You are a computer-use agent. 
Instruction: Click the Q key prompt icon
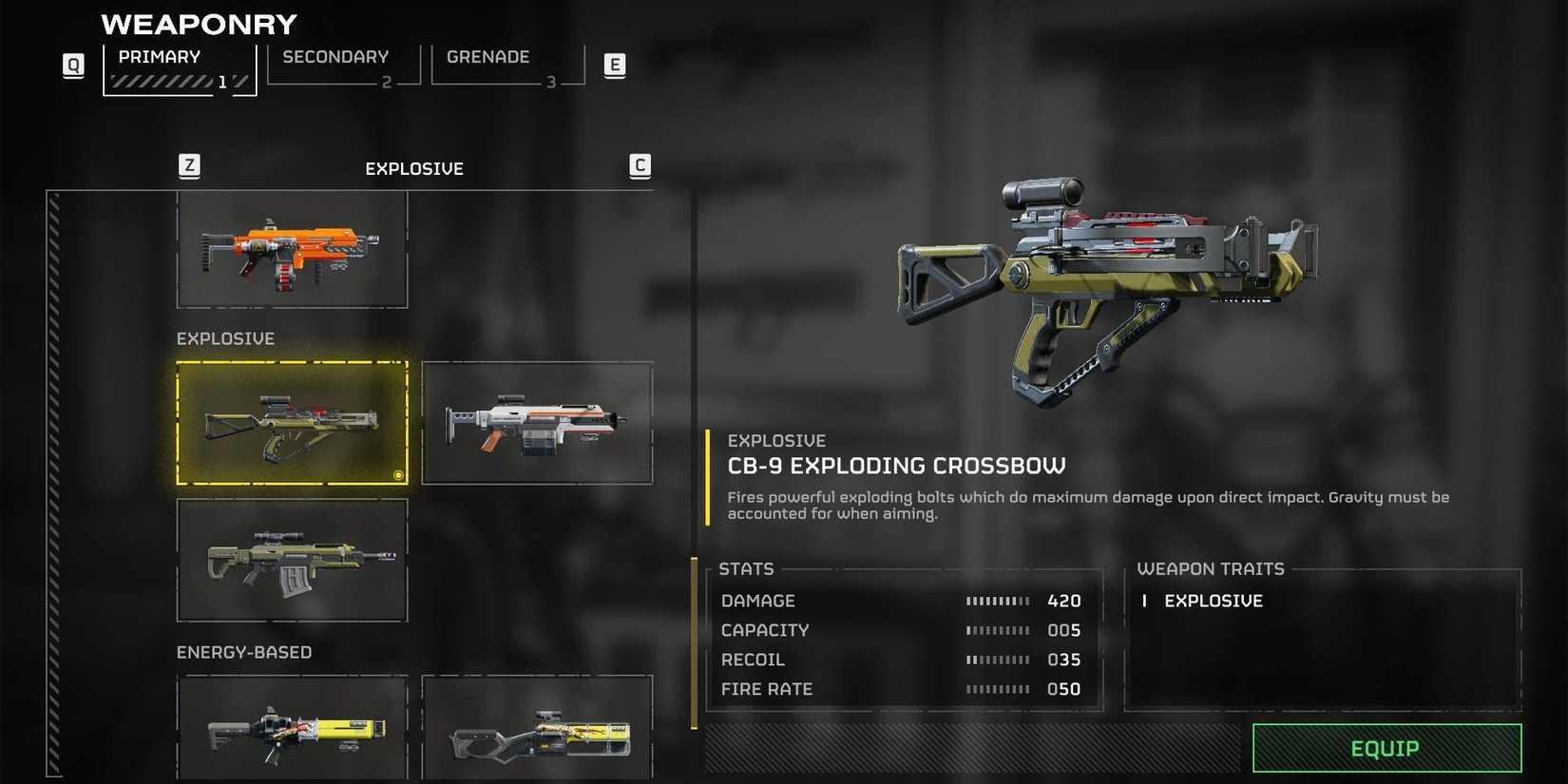pyautogui.click(x=72, y=65)
